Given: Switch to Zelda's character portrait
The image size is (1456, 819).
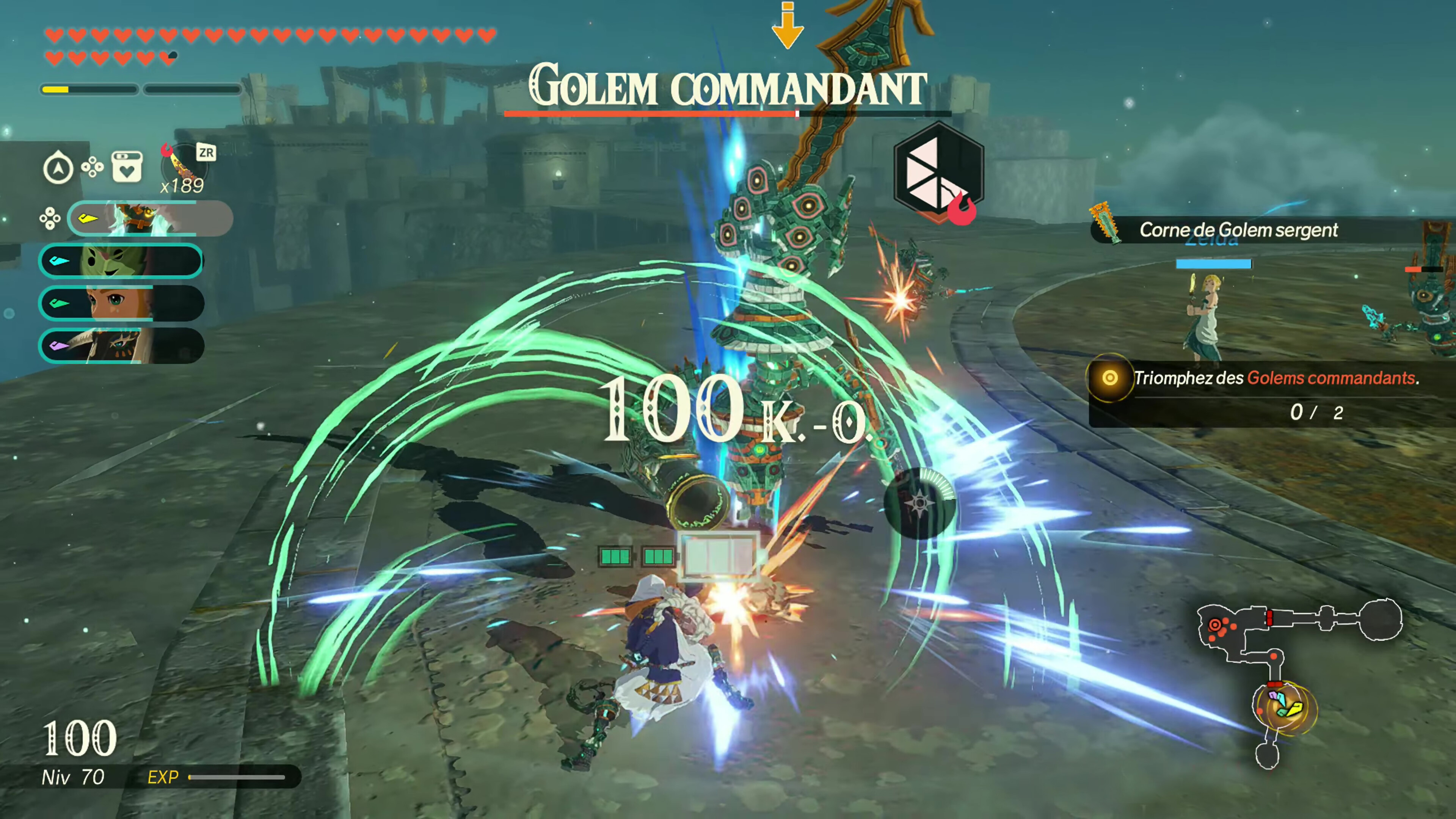Looking at the screenshot, I should [121, 303].
